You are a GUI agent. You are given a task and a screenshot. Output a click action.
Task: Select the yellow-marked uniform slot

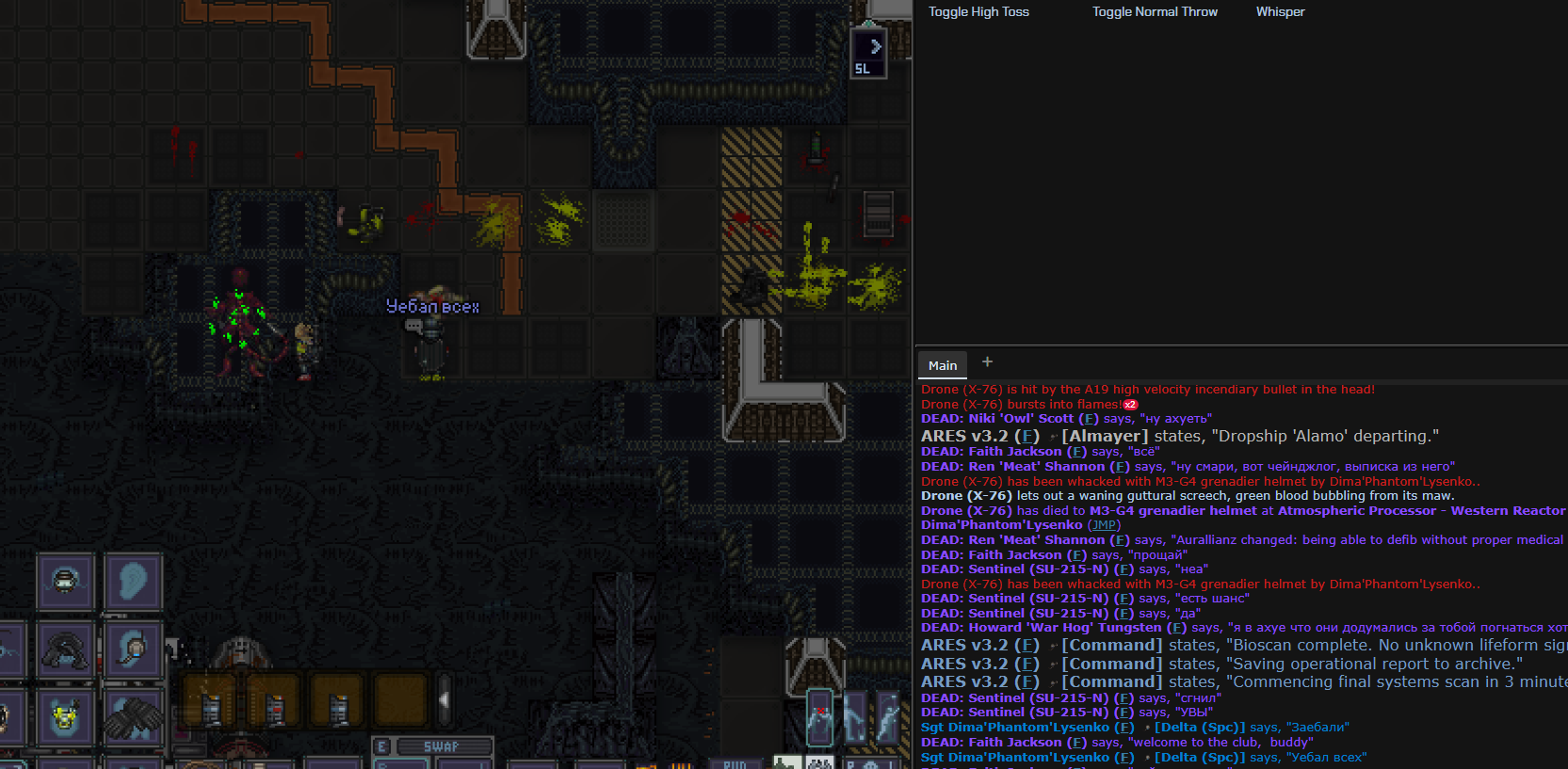pyautogui.click(x=65, y=718)
